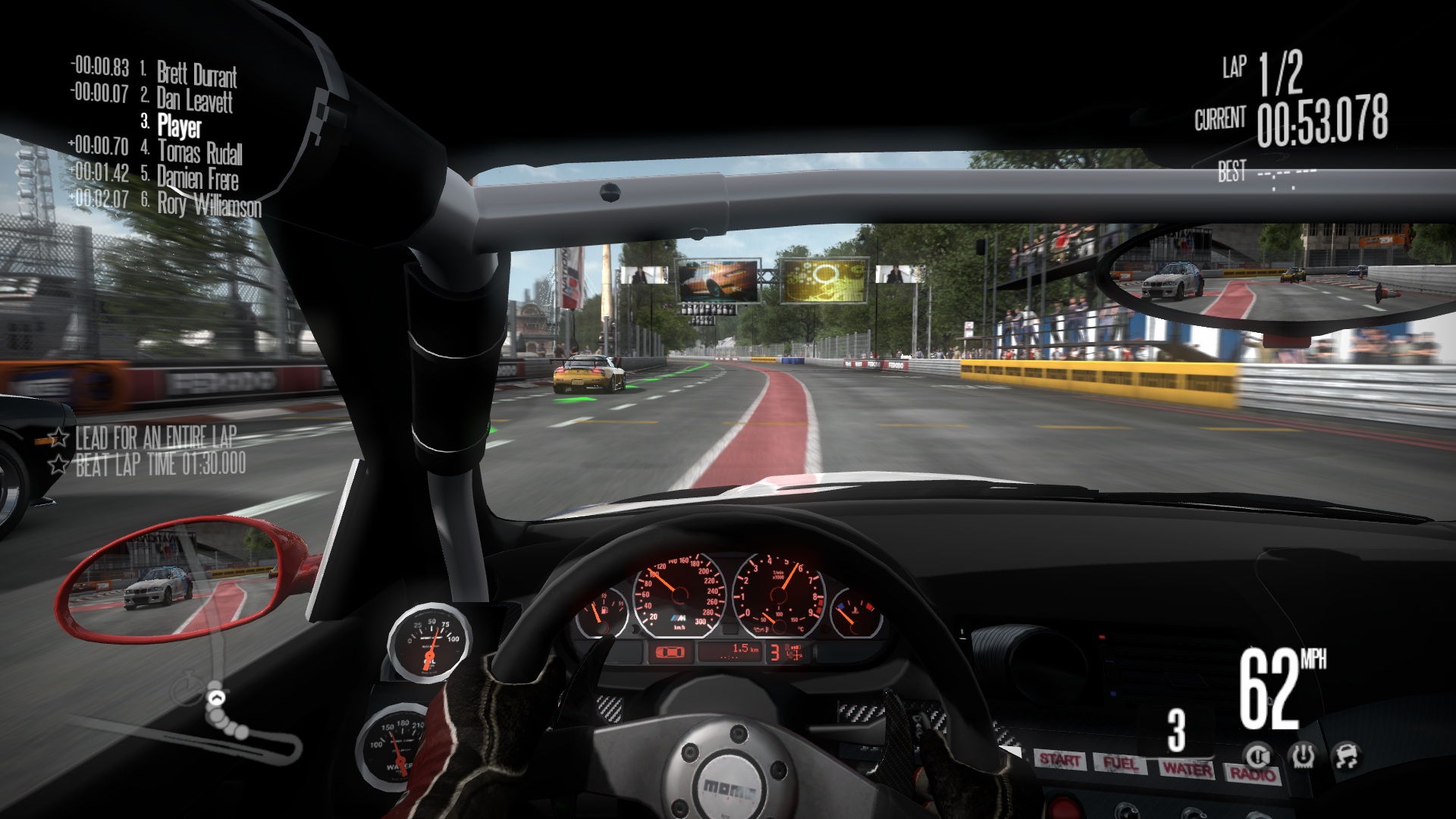The width and height of the screenshot is (1456, 819).
Task: Click the Beat Lap Time 01:30.000 objective
Action: point(160,464)
